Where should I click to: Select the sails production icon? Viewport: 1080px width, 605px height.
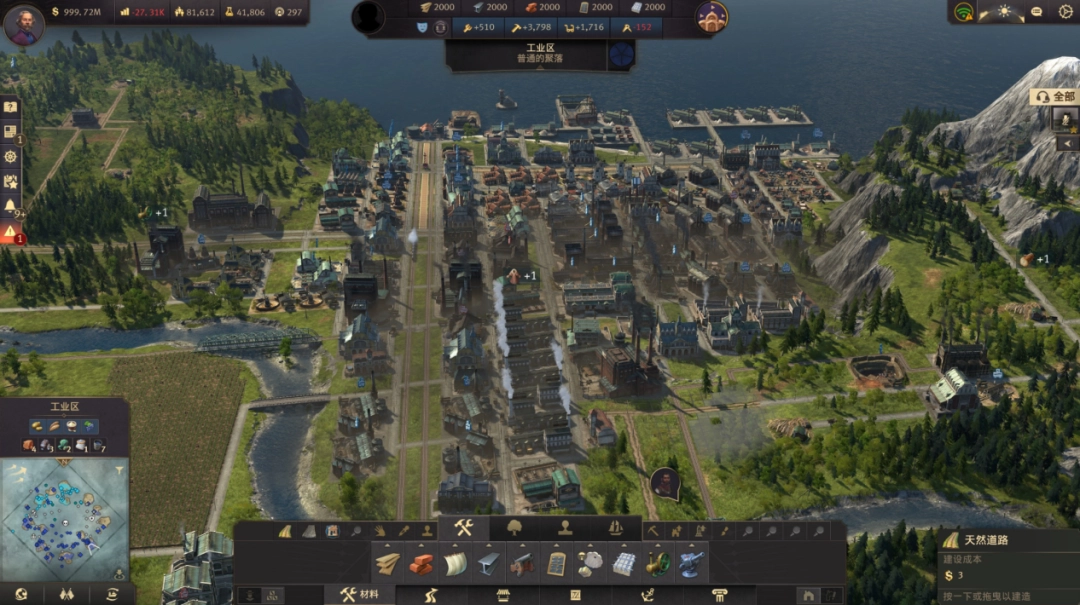click(x=454, y=564)
